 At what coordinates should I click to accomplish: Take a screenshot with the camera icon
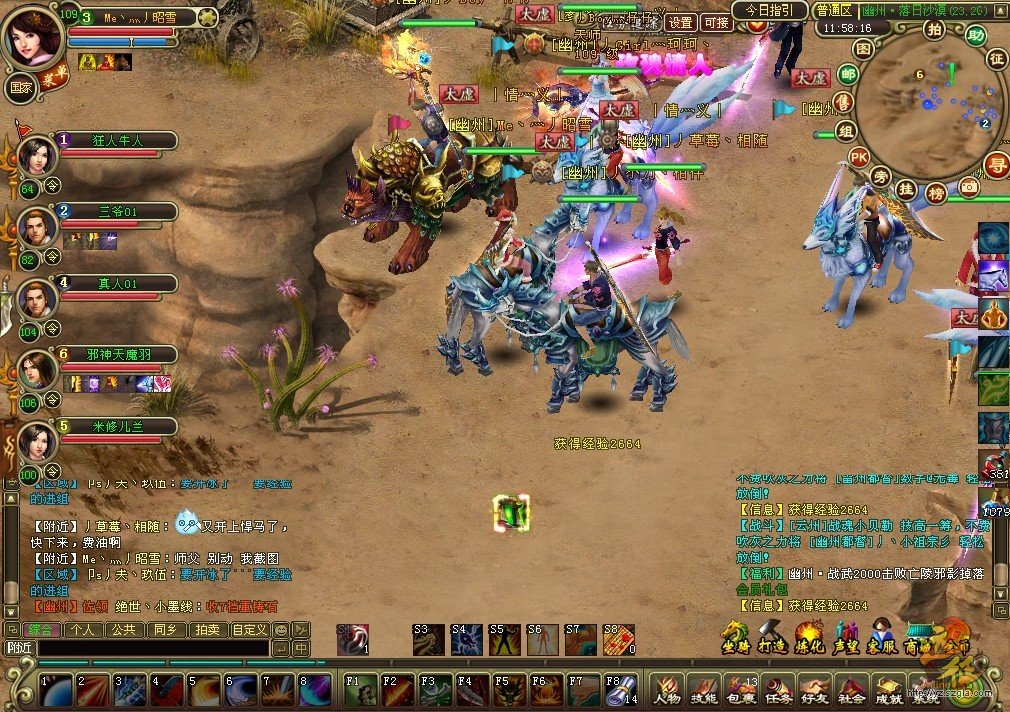pyautogui.click(x=968, y=186)
